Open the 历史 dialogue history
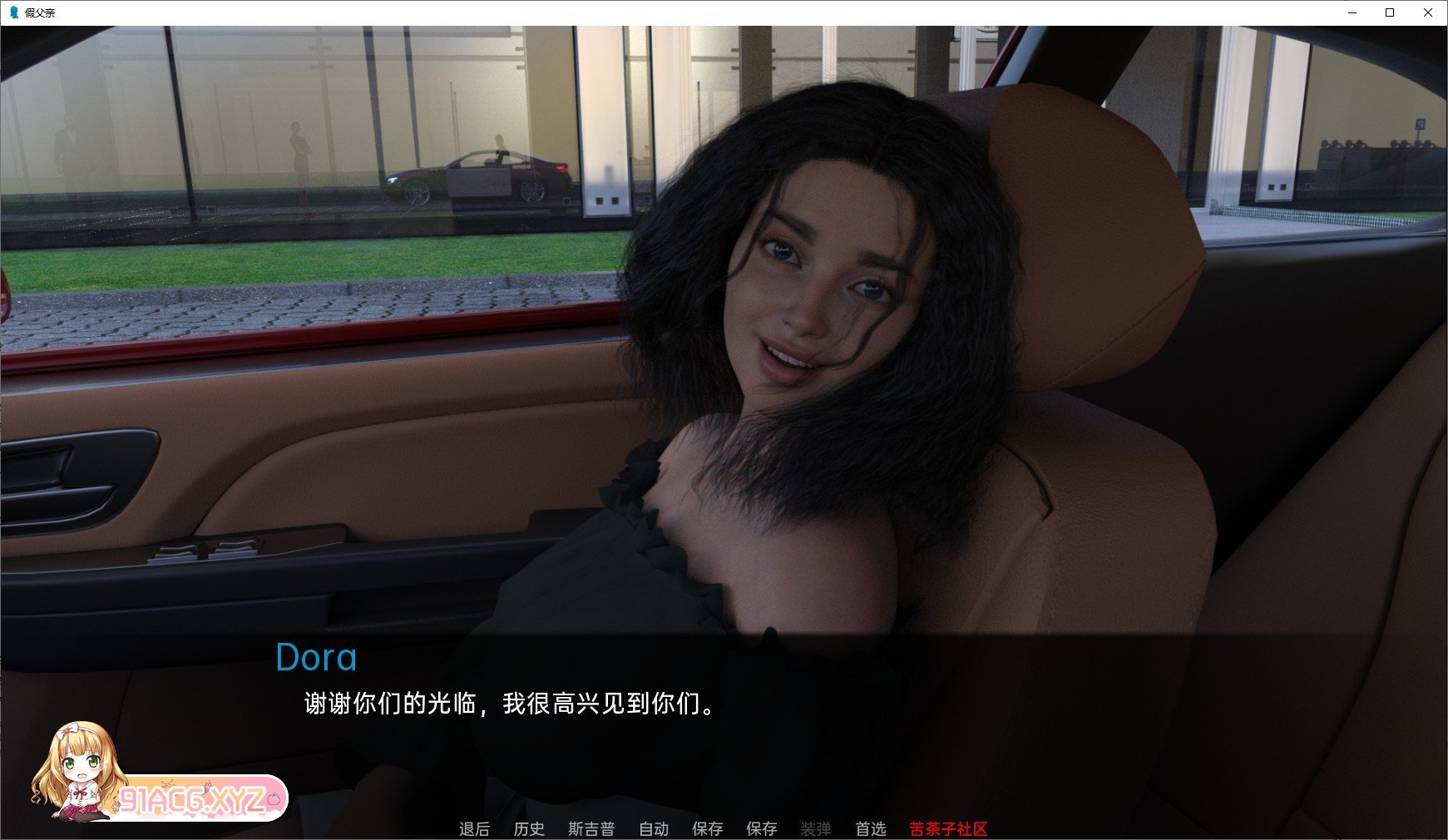This screenshot has height=840, width=1448. [529, 828]
